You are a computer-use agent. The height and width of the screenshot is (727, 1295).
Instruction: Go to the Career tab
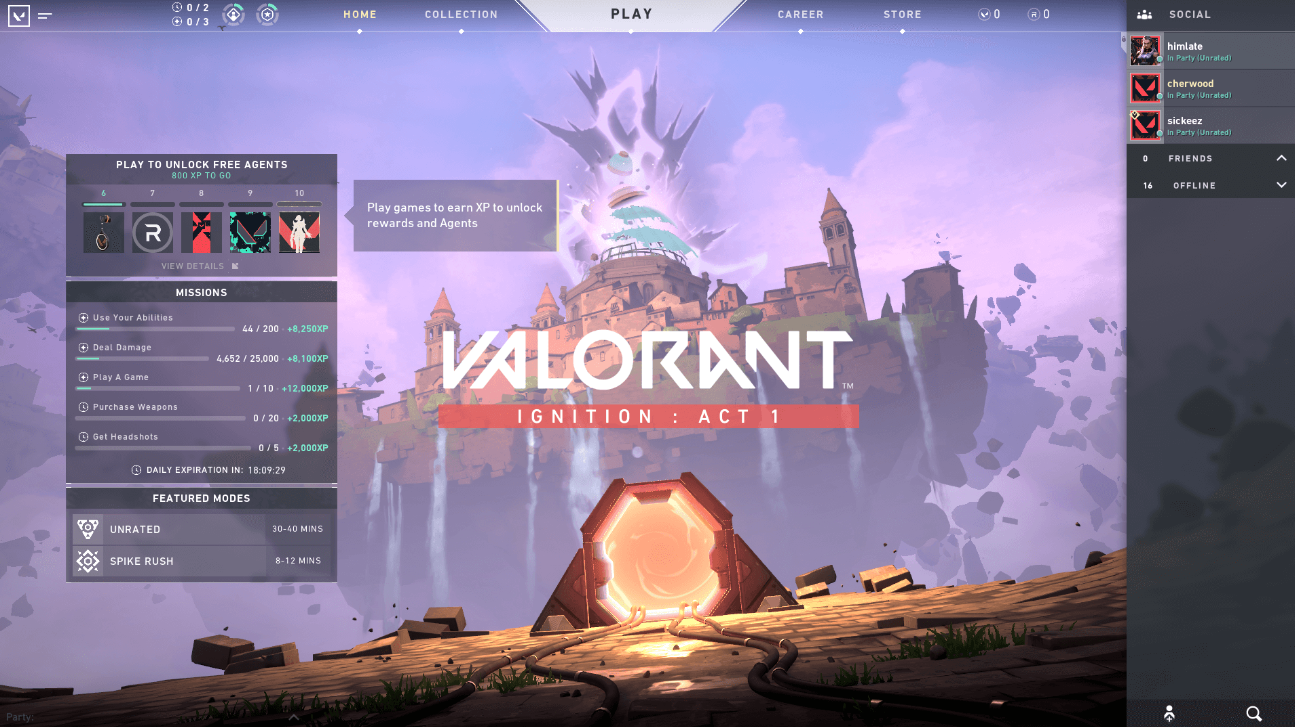(800, 15)
